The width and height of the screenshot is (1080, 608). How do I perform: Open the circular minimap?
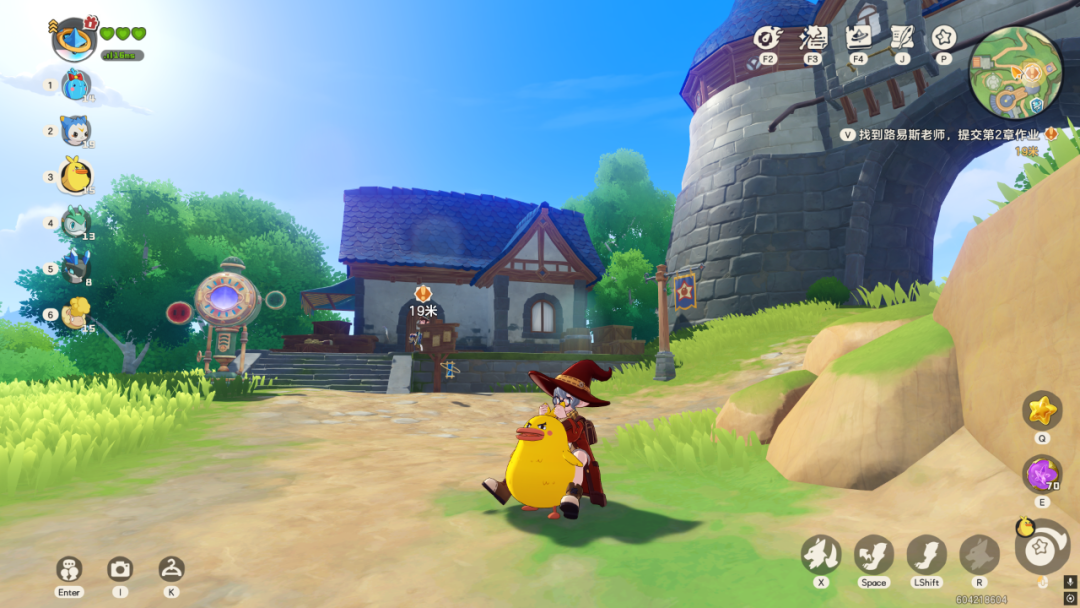click(x=1016, y=72)
